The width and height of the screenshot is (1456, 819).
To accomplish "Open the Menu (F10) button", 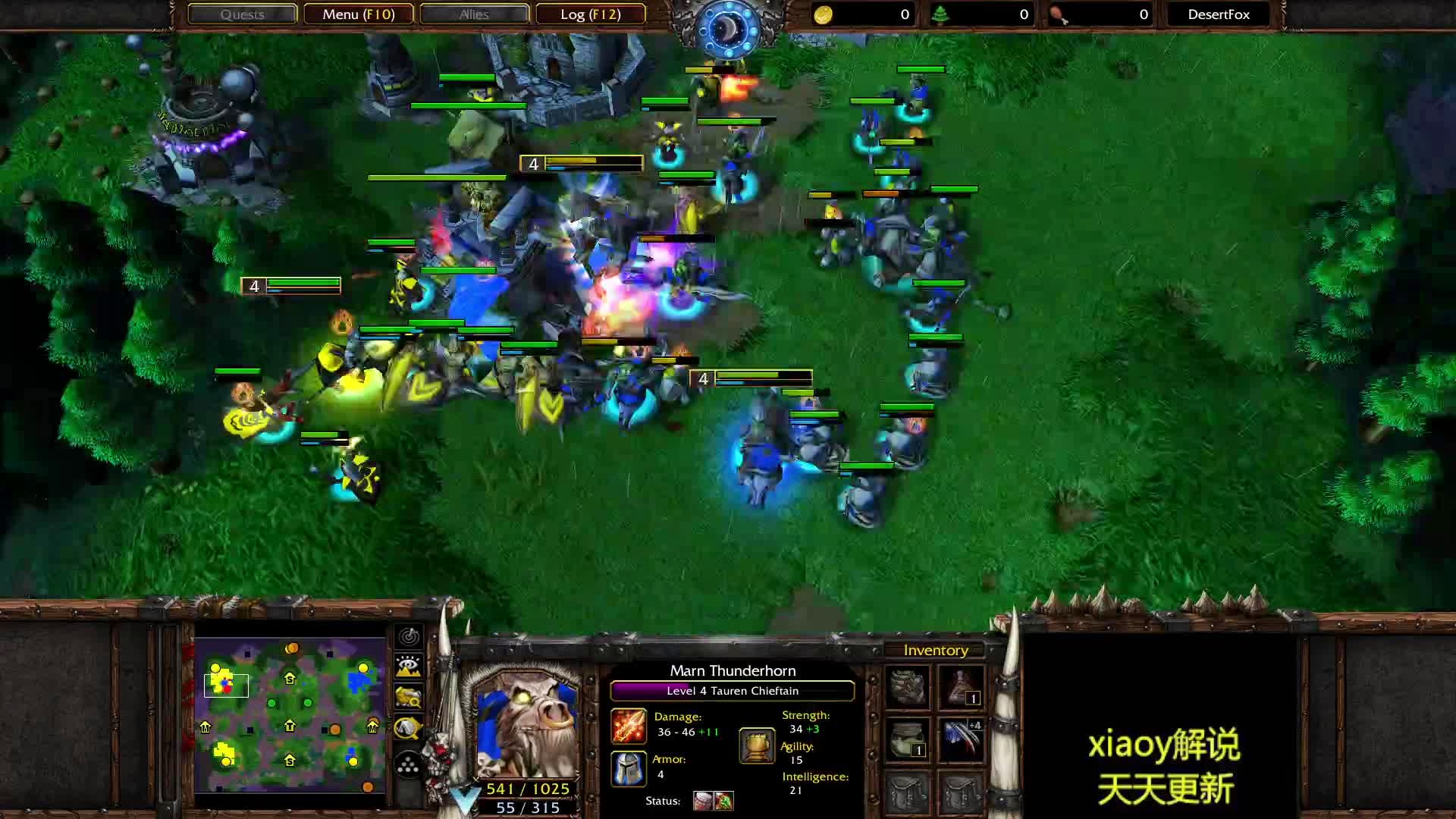I will [x=358, y=14].
